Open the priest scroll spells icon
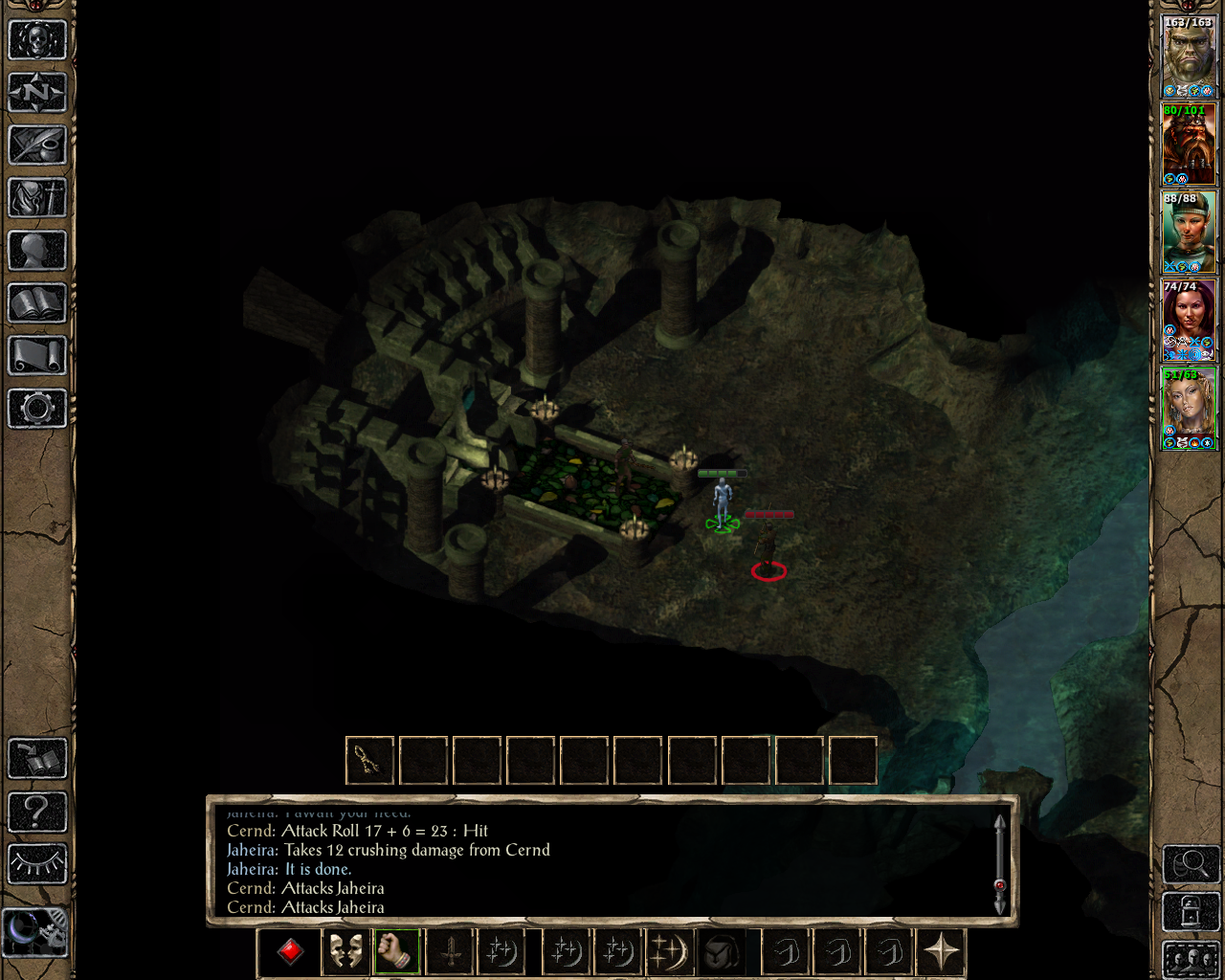 (37, 356)
